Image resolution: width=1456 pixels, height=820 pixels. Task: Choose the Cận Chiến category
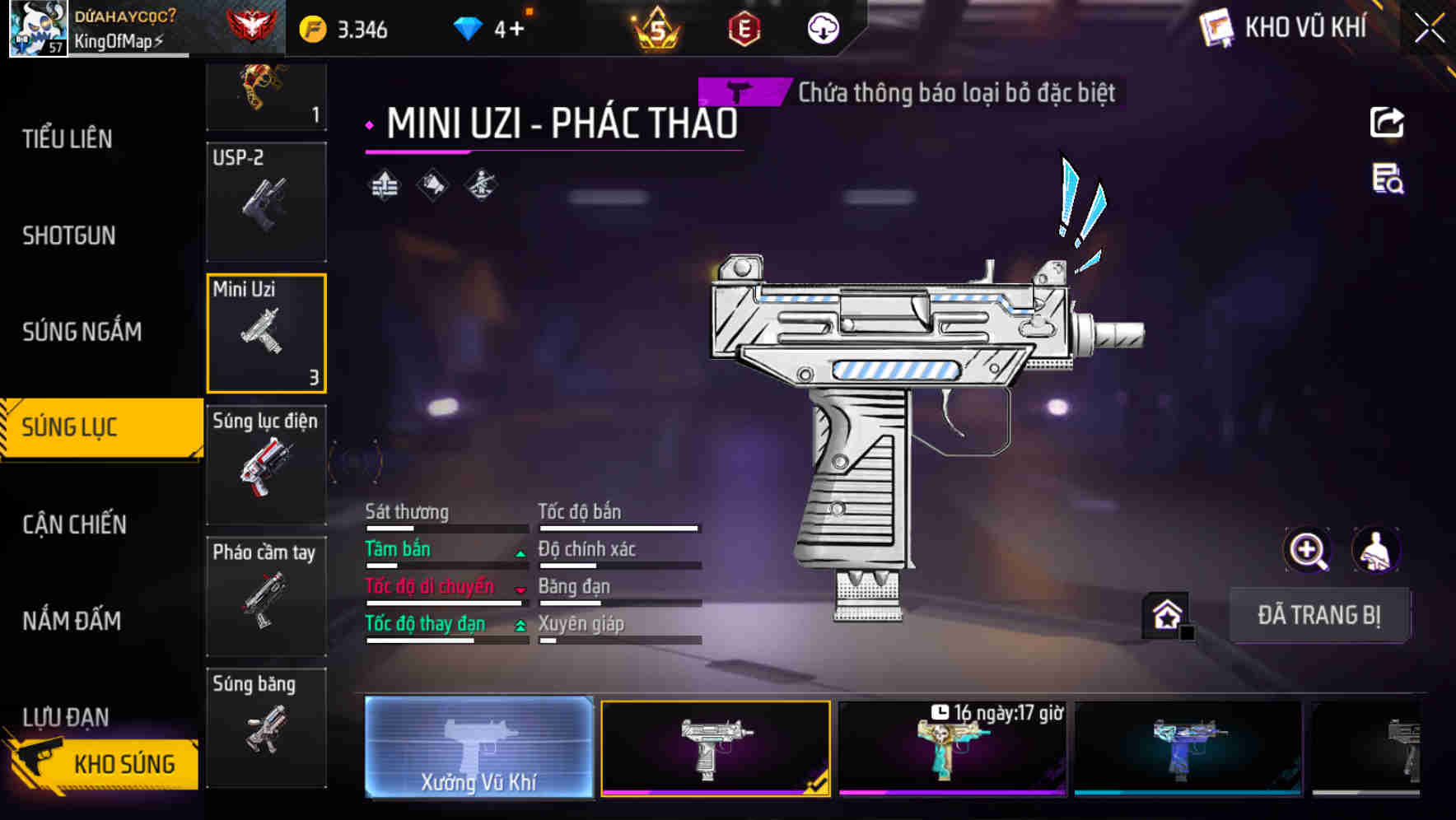click(74, 524)
